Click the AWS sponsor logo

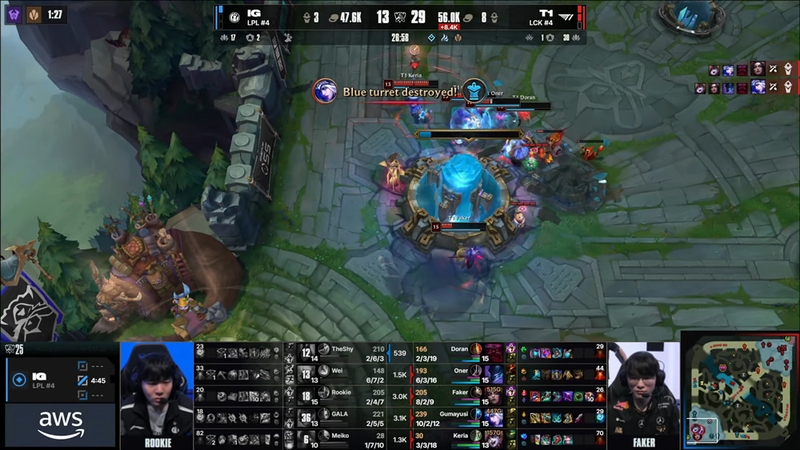click(x=61, y=424)
